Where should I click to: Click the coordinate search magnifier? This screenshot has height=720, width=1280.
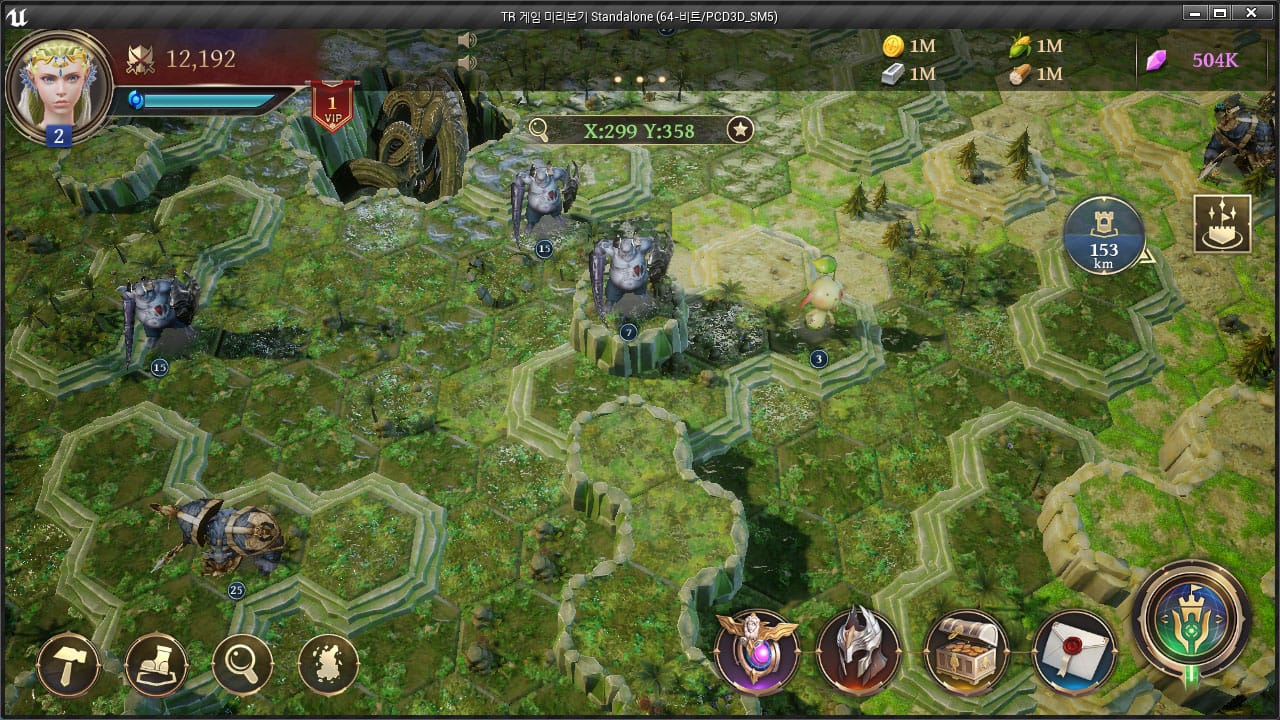(x=539, y=129)
